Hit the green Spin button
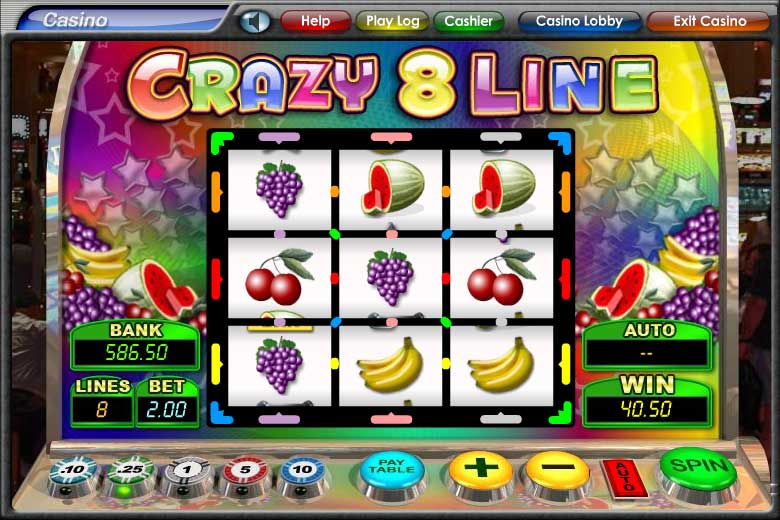This screenshot has width=780, height=520. (x=697, y=466)
